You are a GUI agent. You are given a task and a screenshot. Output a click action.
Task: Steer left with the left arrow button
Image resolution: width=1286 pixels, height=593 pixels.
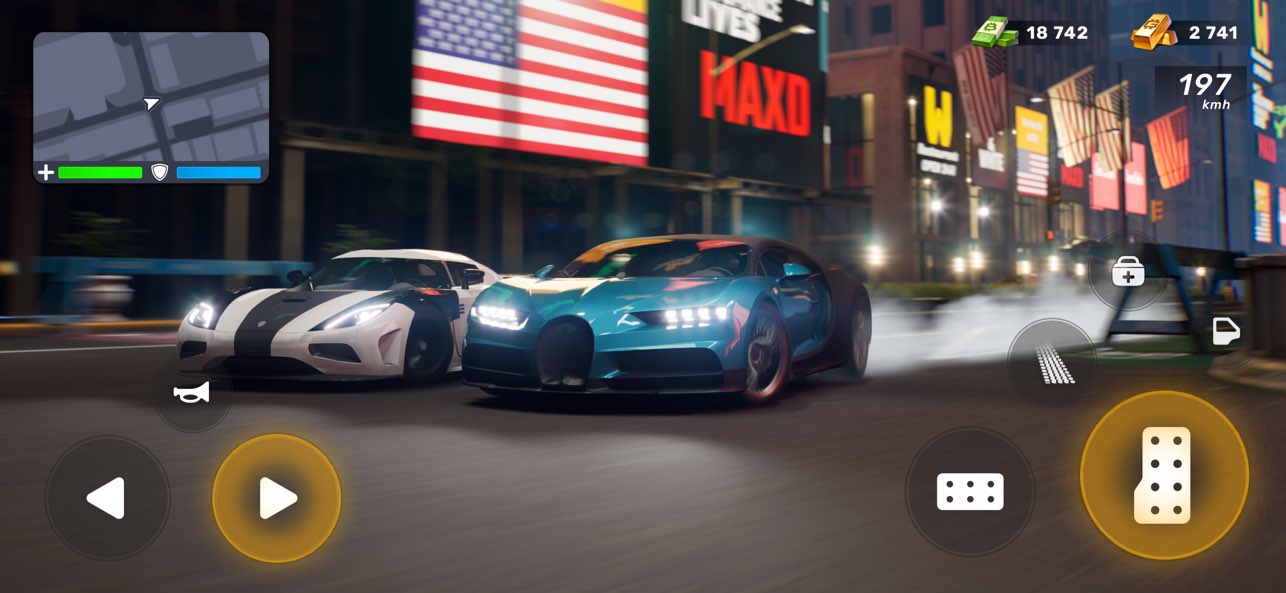107,498
